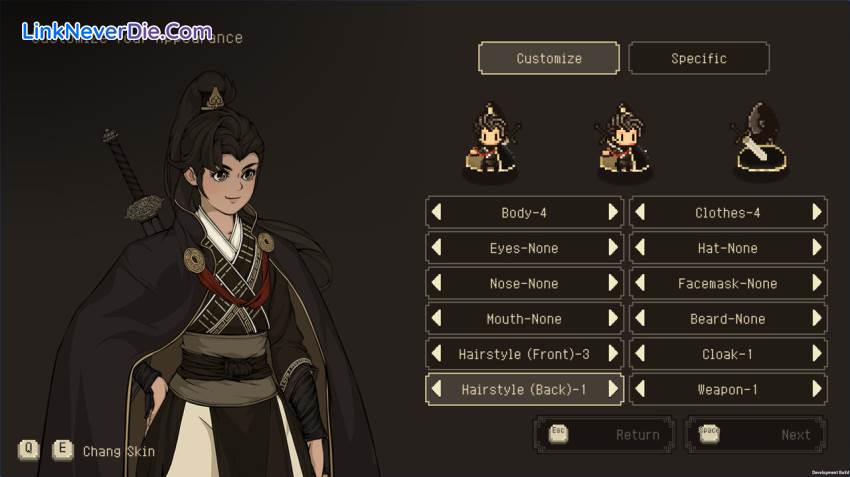Proceed with the Next button
850x477 pixels.
click(x=756, y=435)
